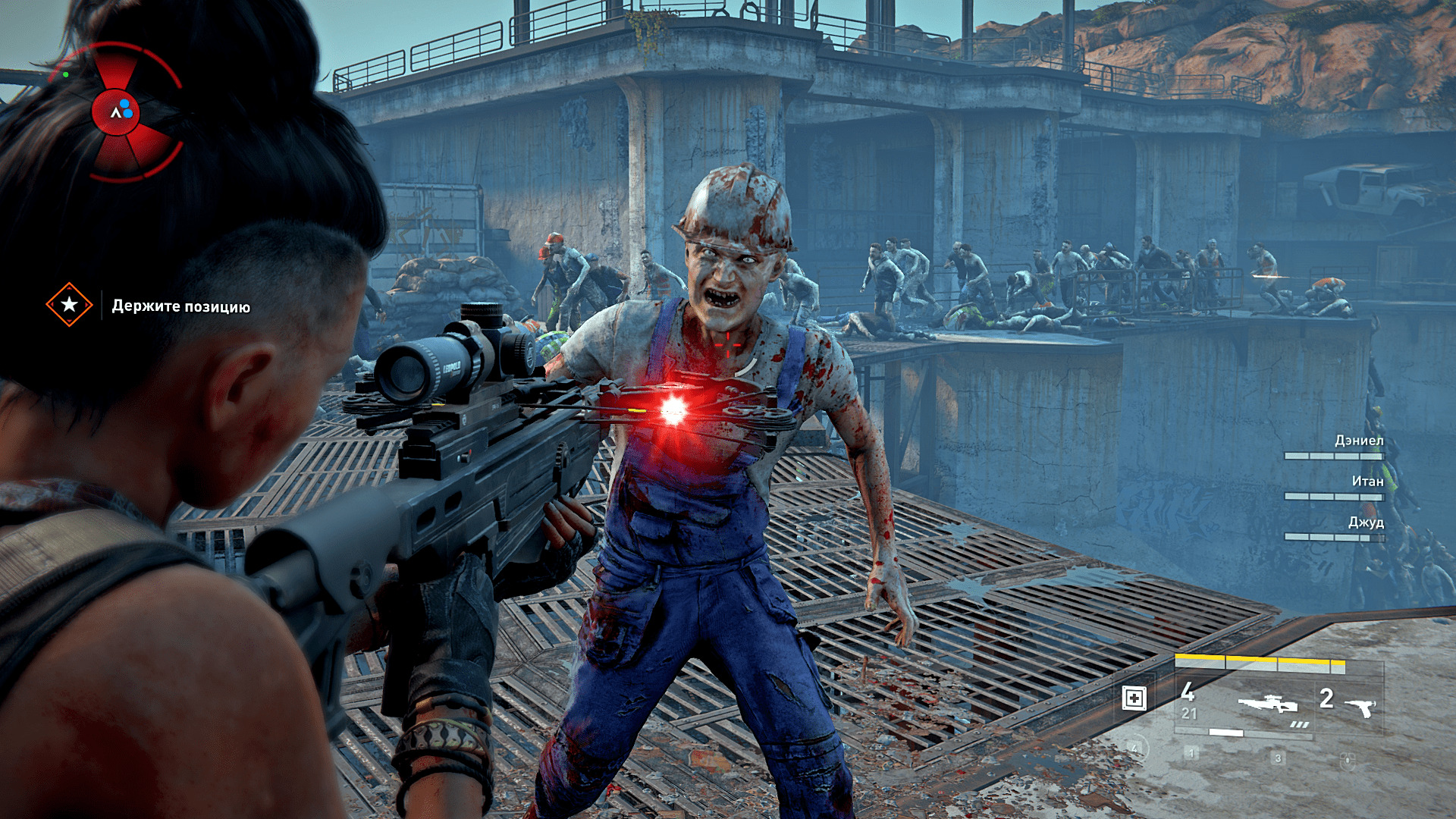Click the orange star objective icon
1456x819 pixels.
click(x=69, y=305)
